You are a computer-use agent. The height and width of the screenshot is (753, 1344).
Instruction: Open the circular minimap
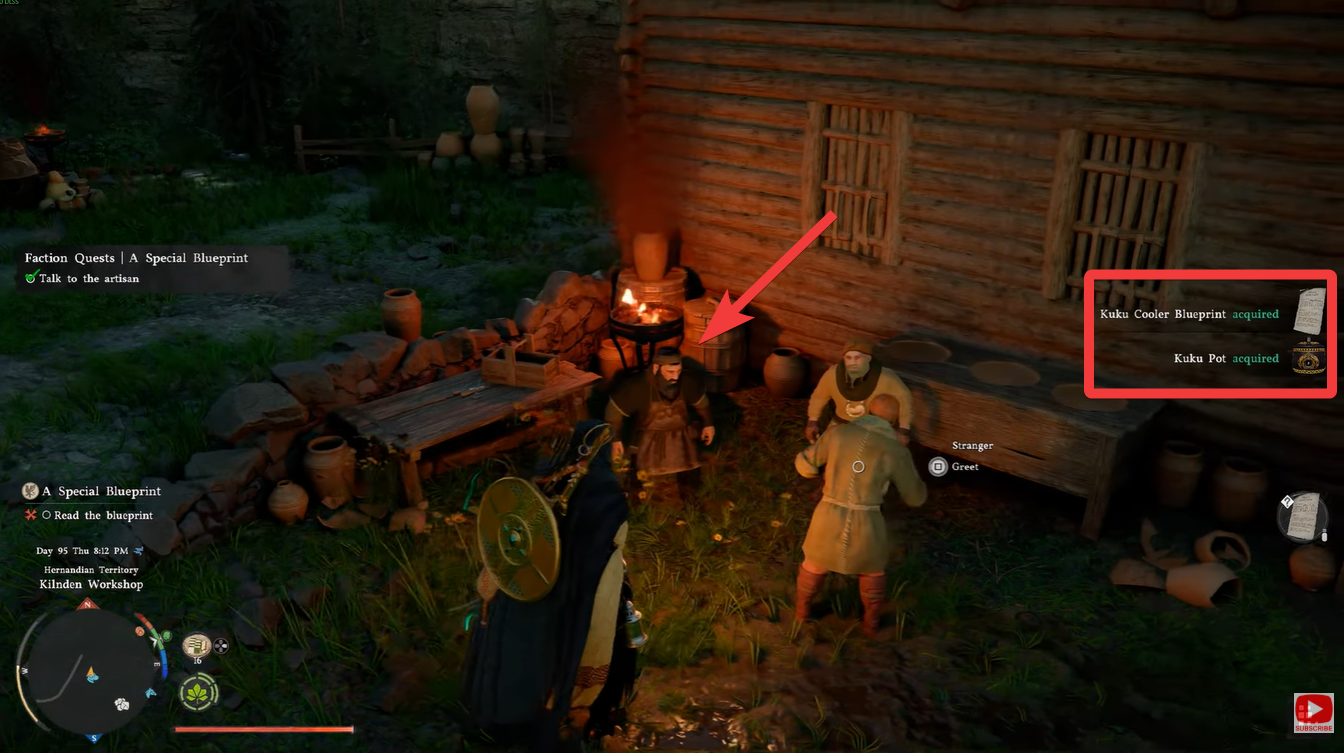point(91,671)
